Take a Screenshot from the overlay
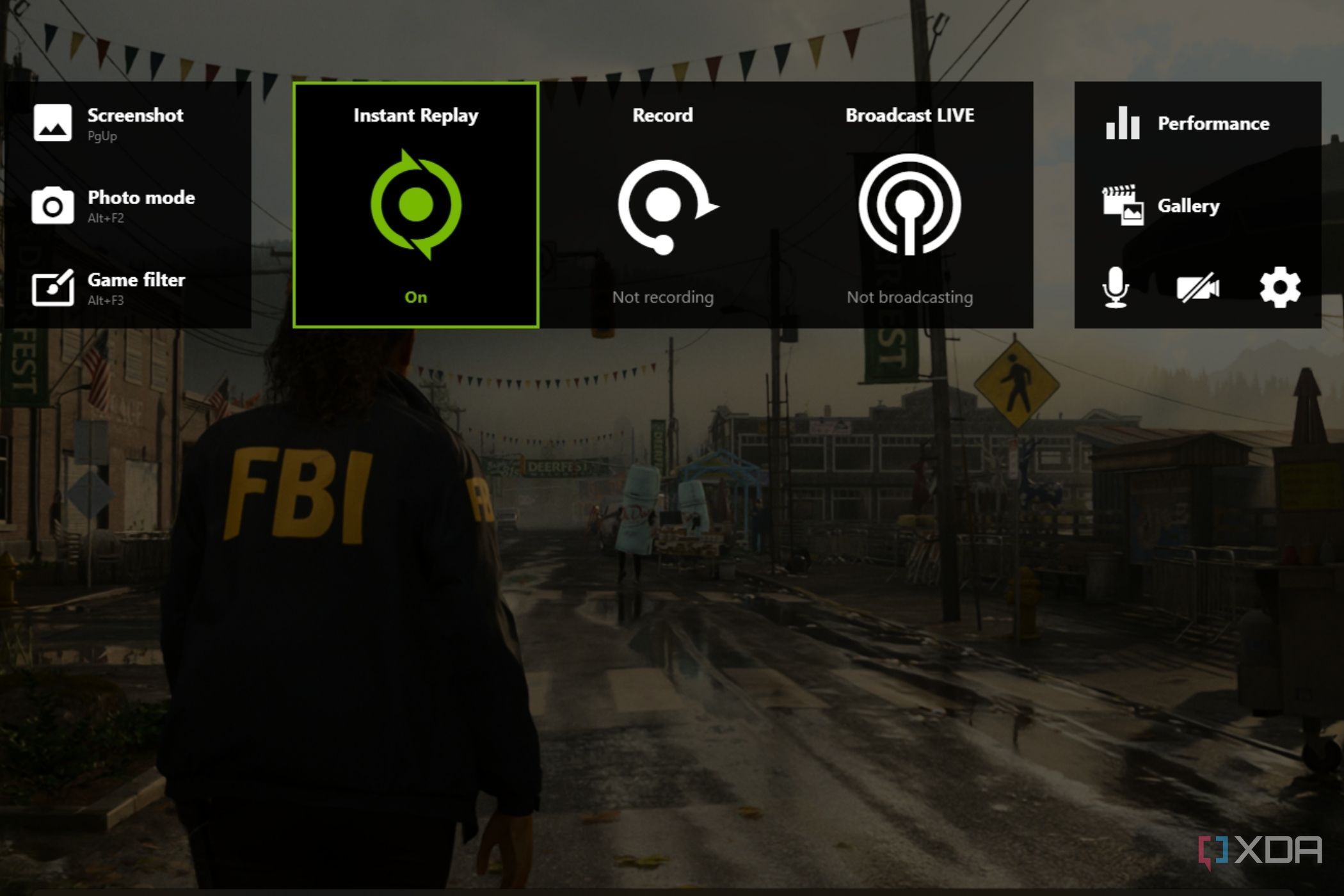Screen dimensions: 1344x896 tap(109, 123)
